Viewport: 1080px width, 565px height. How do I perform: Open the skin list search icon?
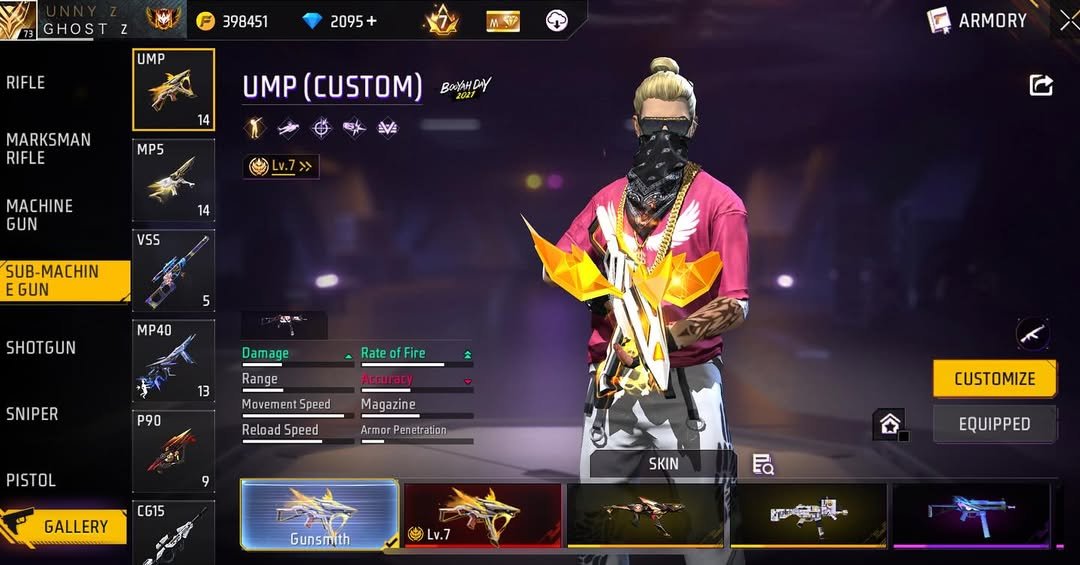(x=763, y=464)
